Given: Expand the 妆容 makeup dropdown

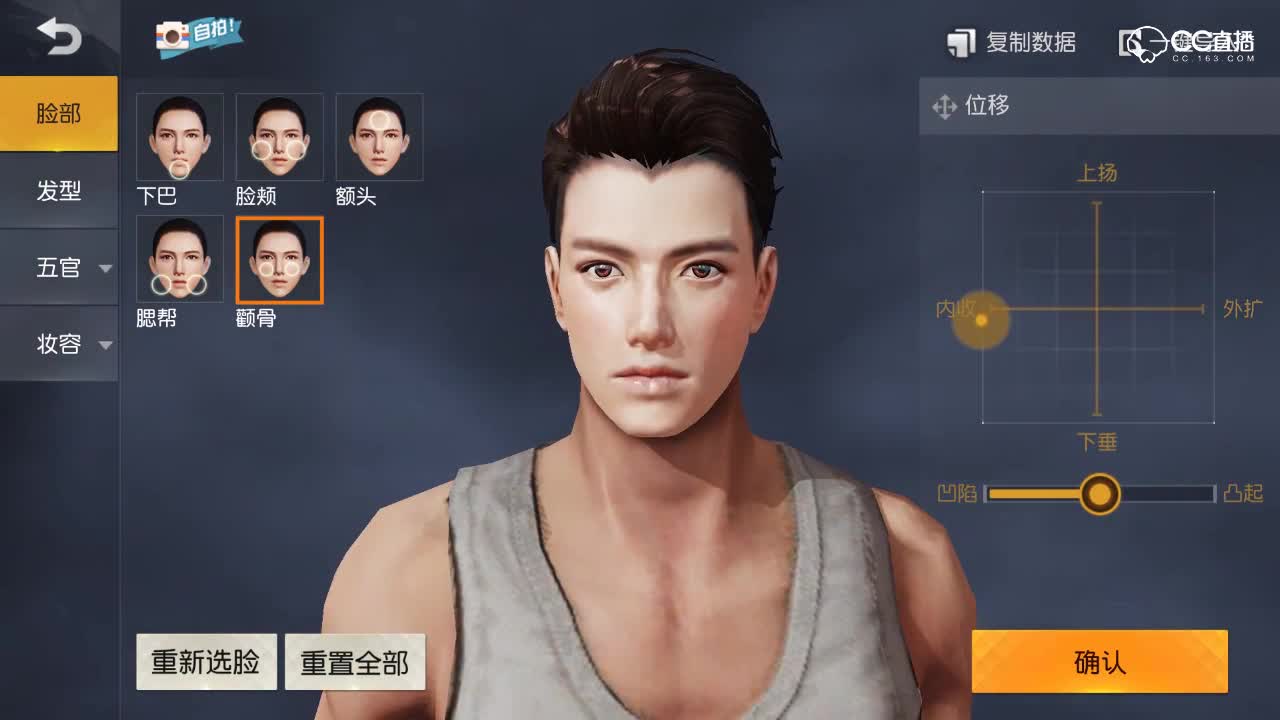Looking at the screenshot, I should pyautogui.click(x=58, y=343).
